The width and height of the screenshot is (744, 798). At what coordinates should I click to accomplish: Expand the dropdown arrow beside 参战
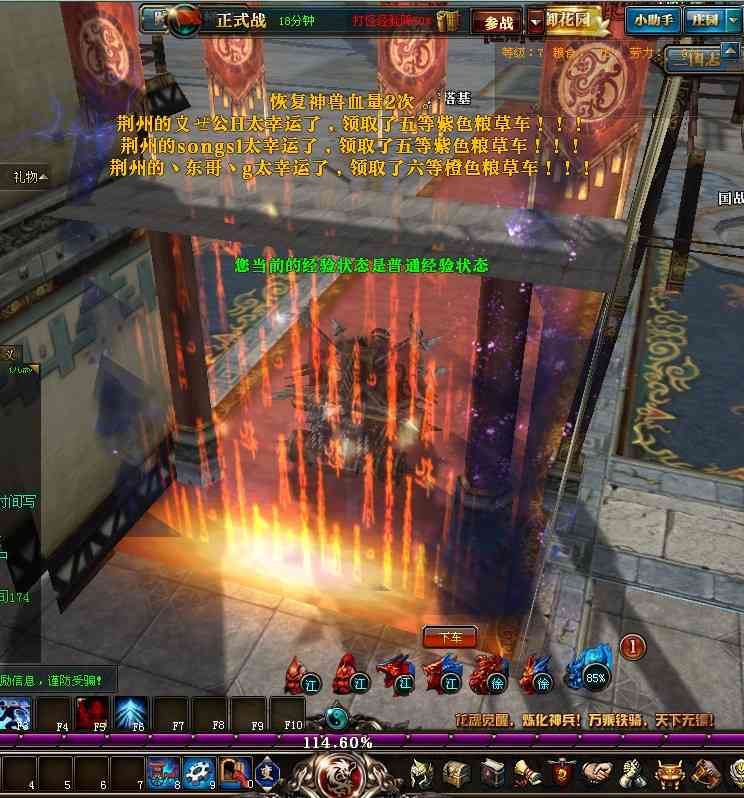coord(536,21)
